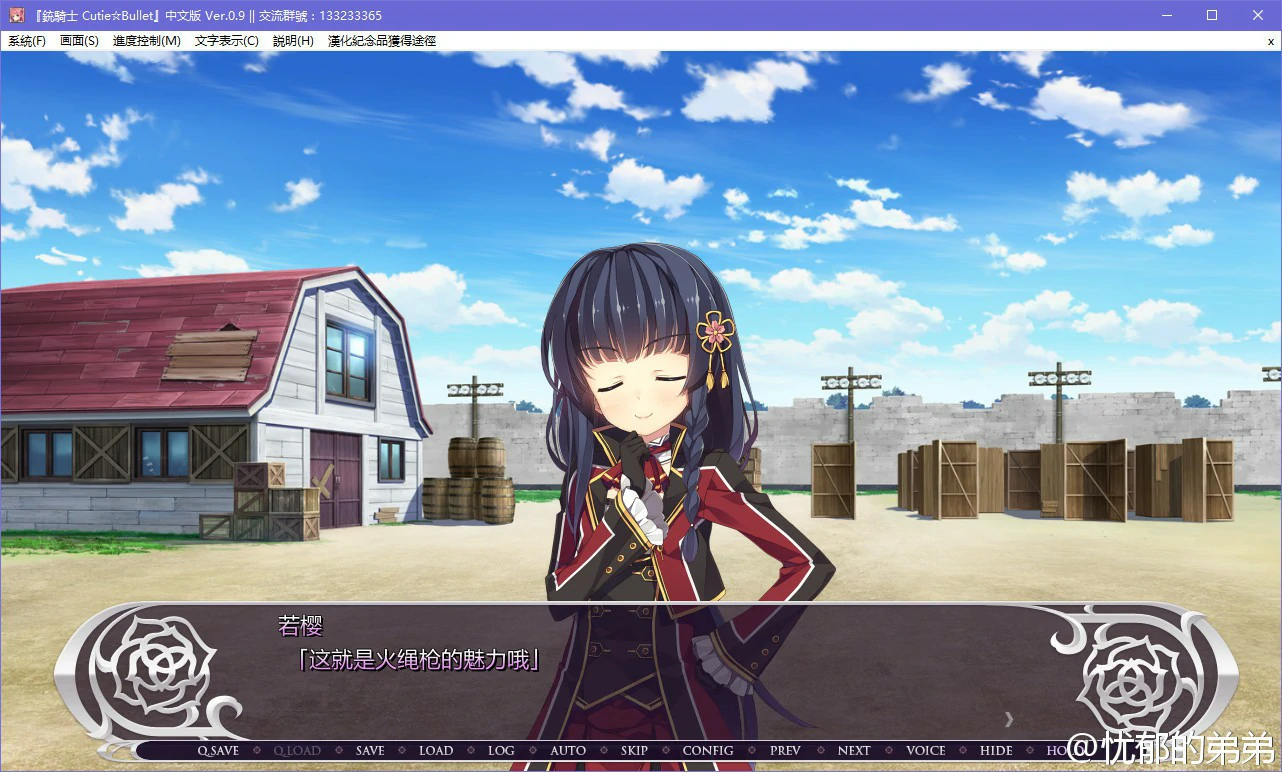
Task: Quick-save the game with Q.SAVE
Action: coord(218,750)
